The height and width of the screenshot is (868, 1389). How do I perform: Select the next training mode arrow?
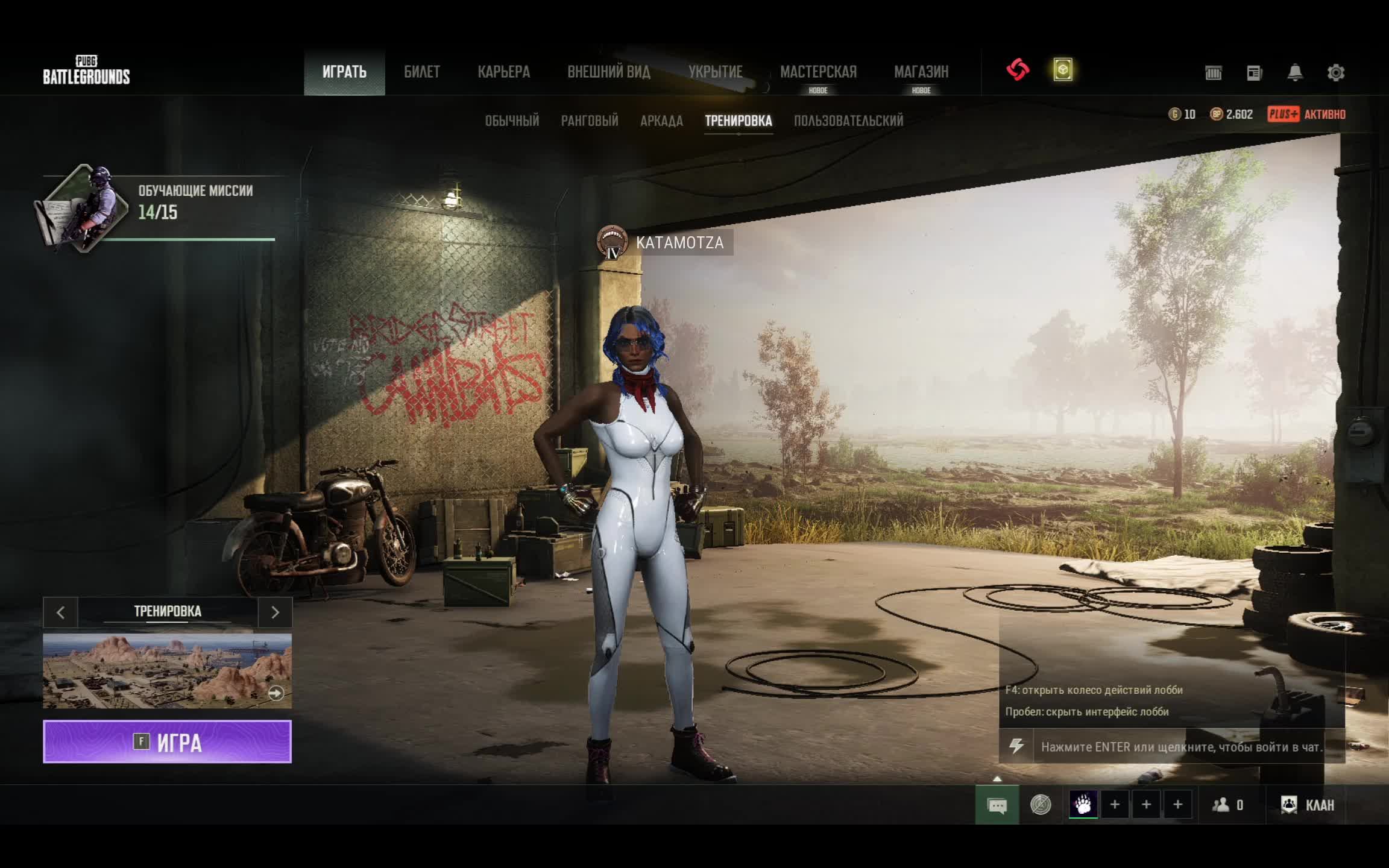pos(275,612)
